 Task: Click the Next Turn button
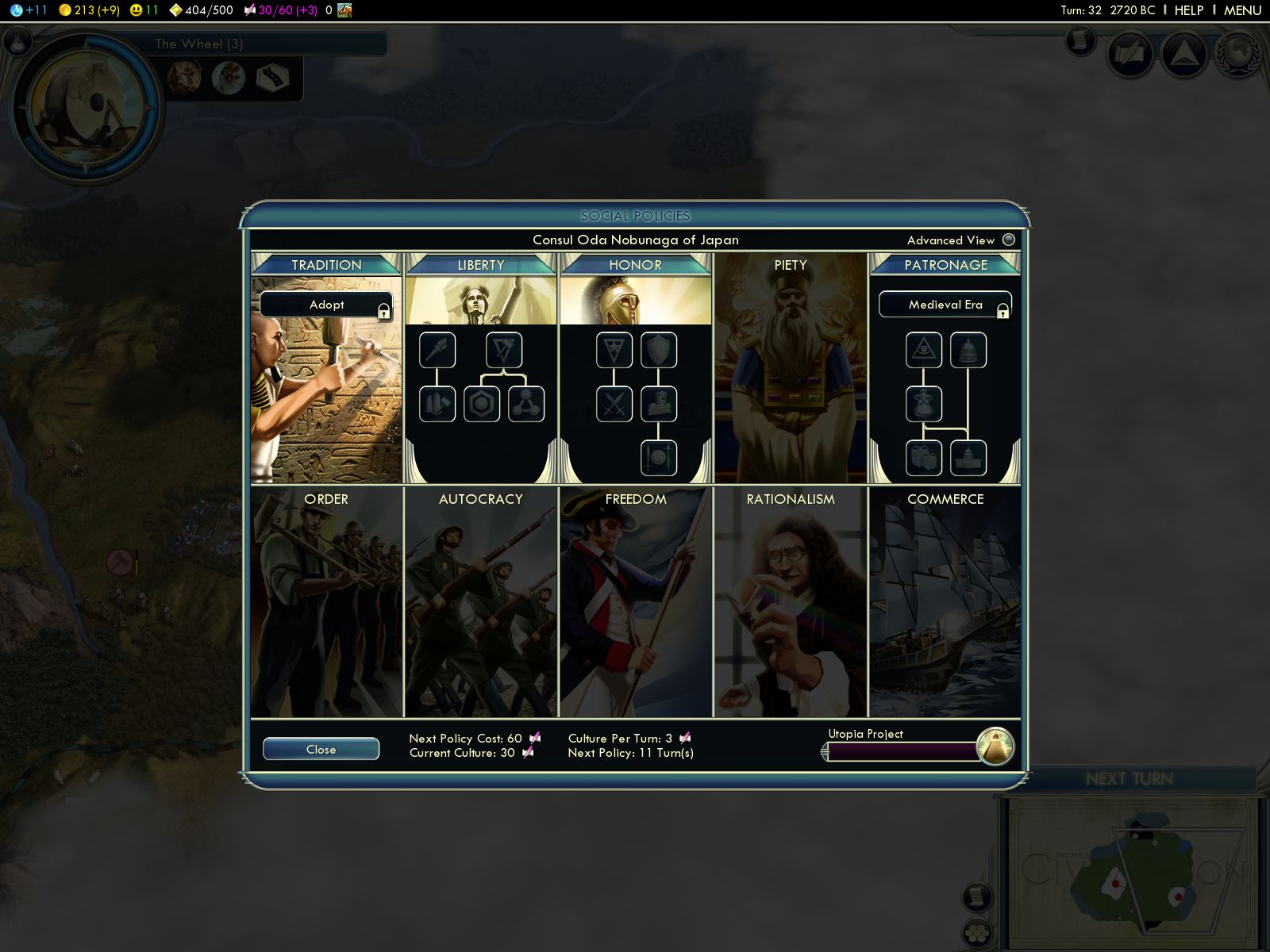coord(1129,779)
